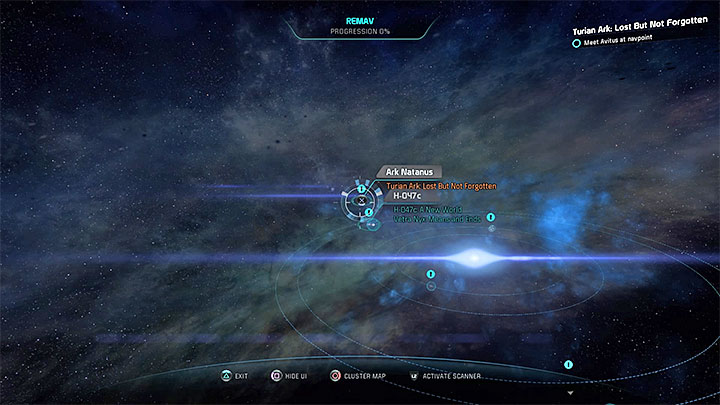Open the tracked Turian Ark quest objective
Viewport: 720px width, 405px height.
click(x=647, y=37)
